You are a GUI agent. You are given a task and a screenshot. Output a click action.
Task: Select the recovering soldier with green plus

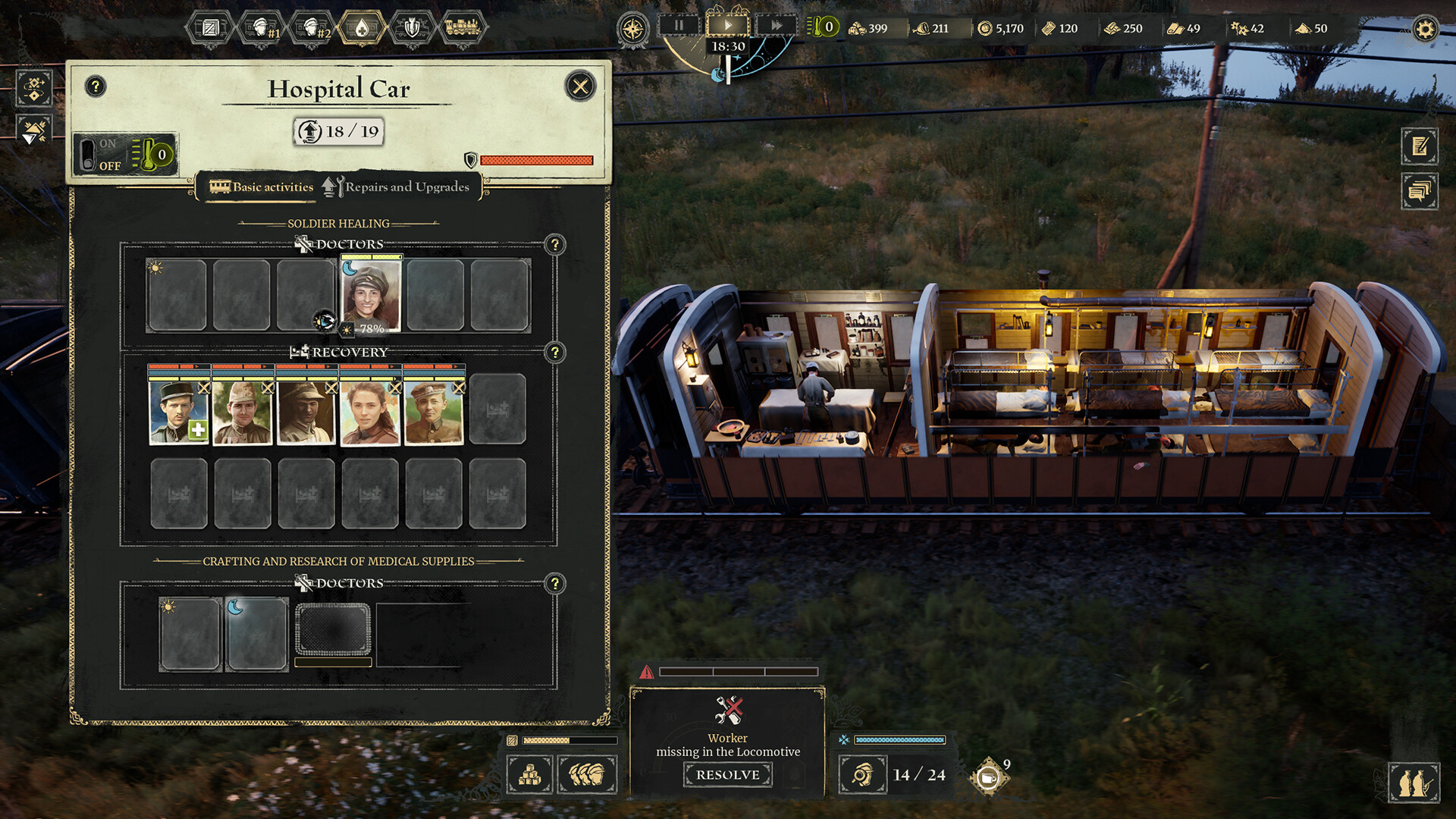[x=179, y=411]
